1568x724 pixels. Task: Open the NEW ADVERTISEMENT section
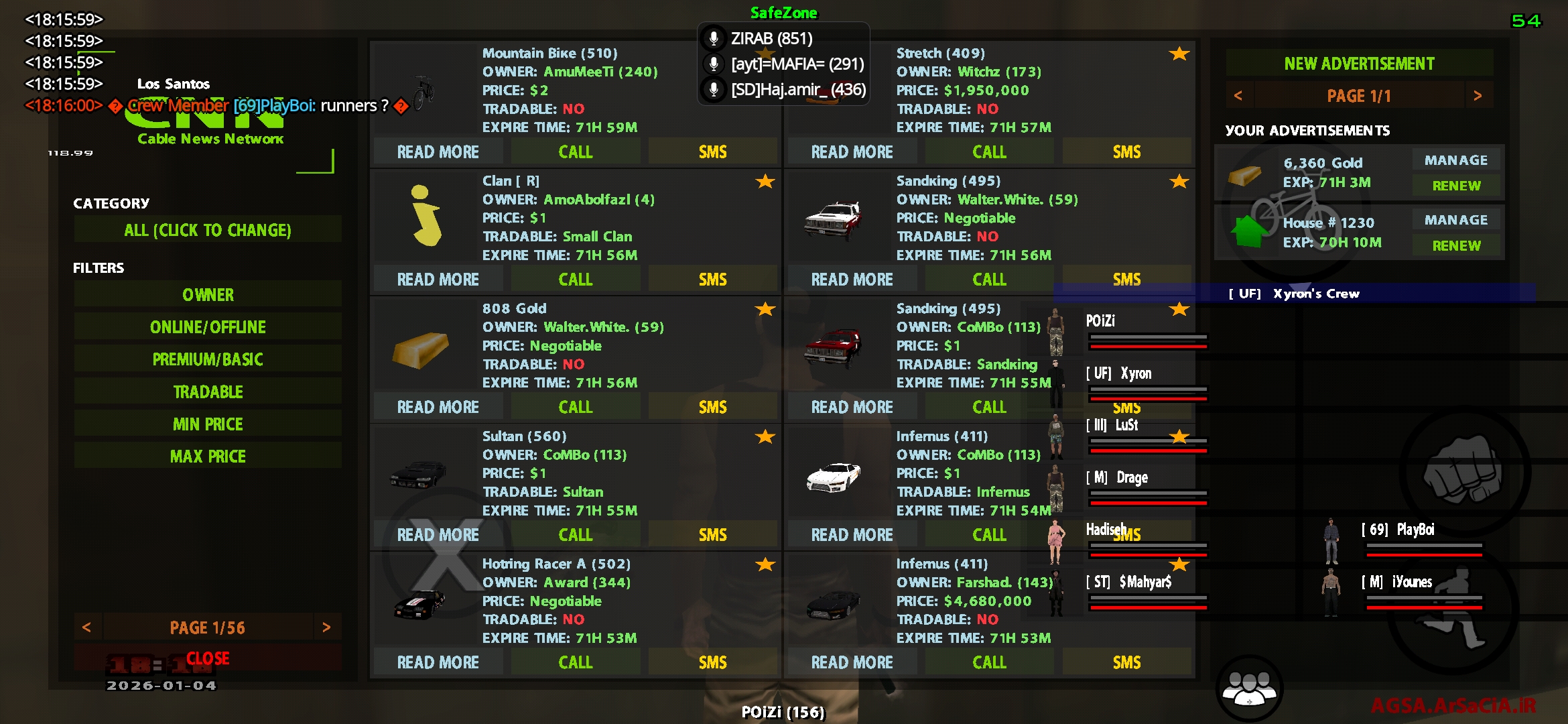[1359, 62]
